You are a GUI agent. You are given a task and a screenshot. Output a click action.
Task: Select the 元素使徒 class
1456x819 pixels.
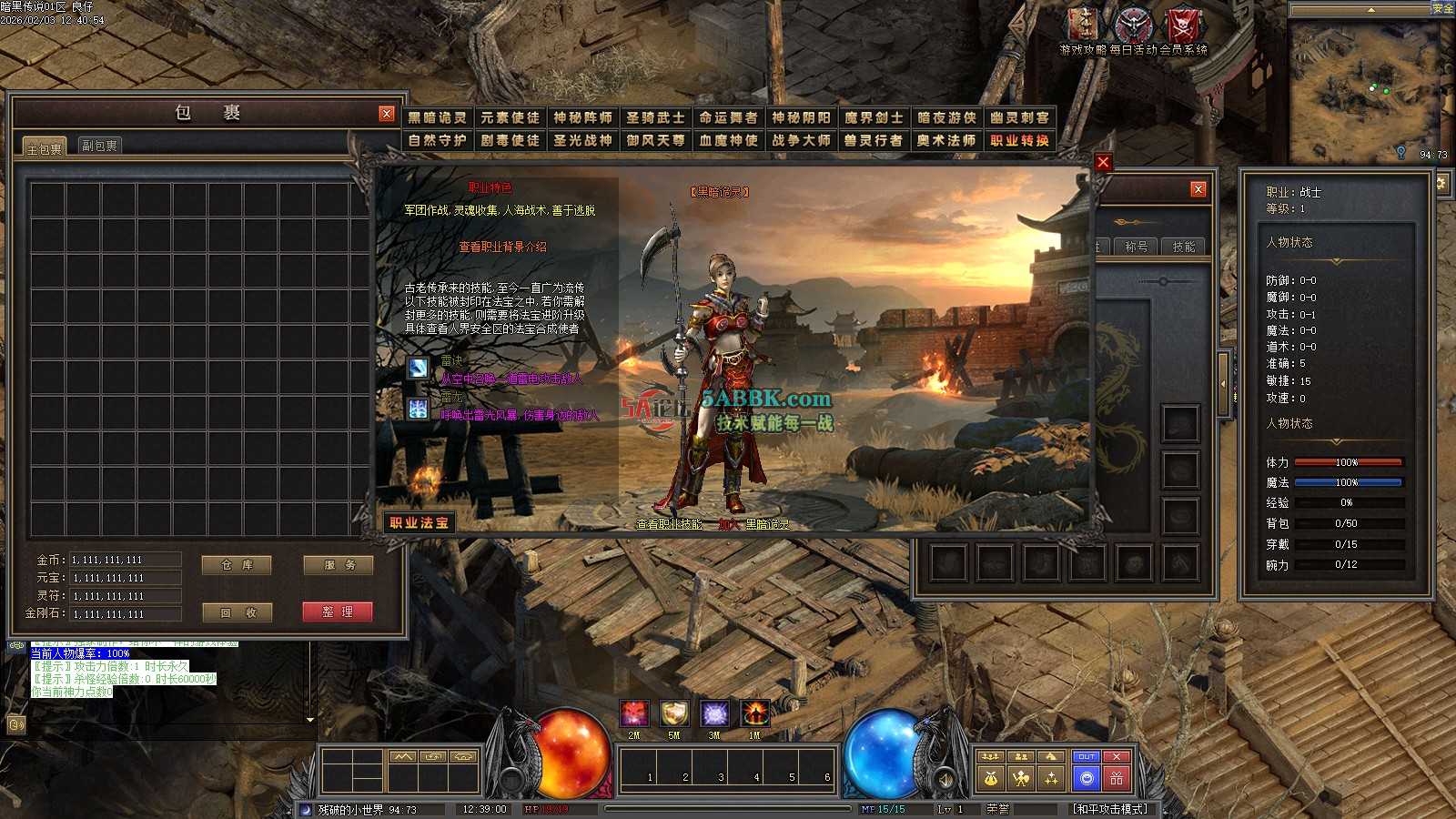coord(510,117)
